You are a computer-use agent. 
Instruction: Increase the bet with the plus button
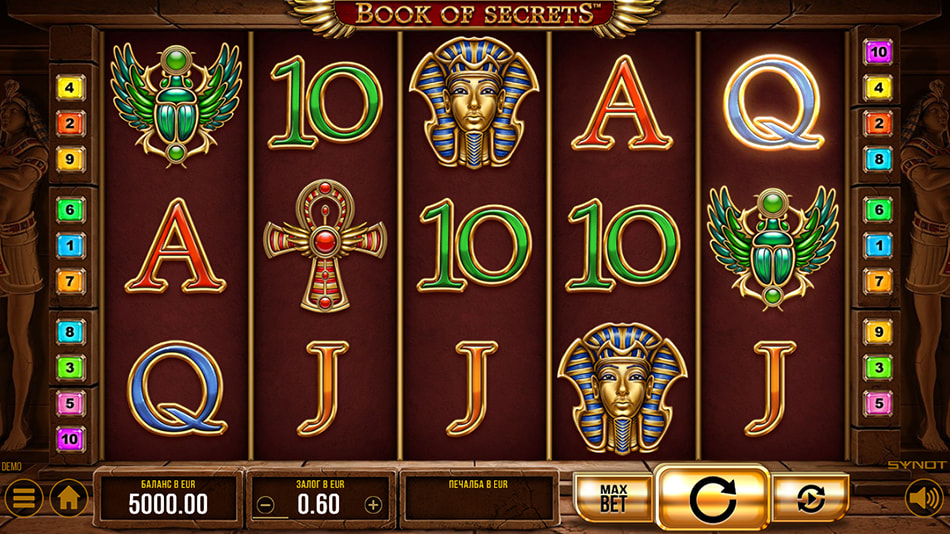373,505
